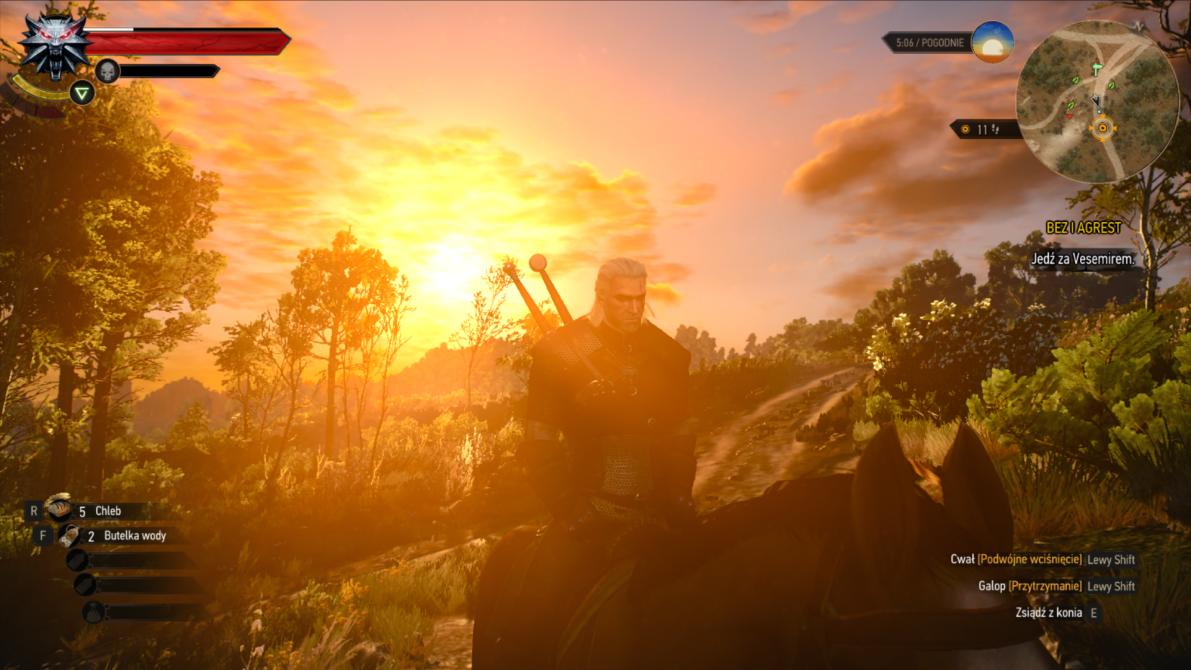Image resolution: width=1191 pixels, height=670 pixels.
Task: Select the Jedź za Vesemirem objective
Action: tap(1084, 259)
